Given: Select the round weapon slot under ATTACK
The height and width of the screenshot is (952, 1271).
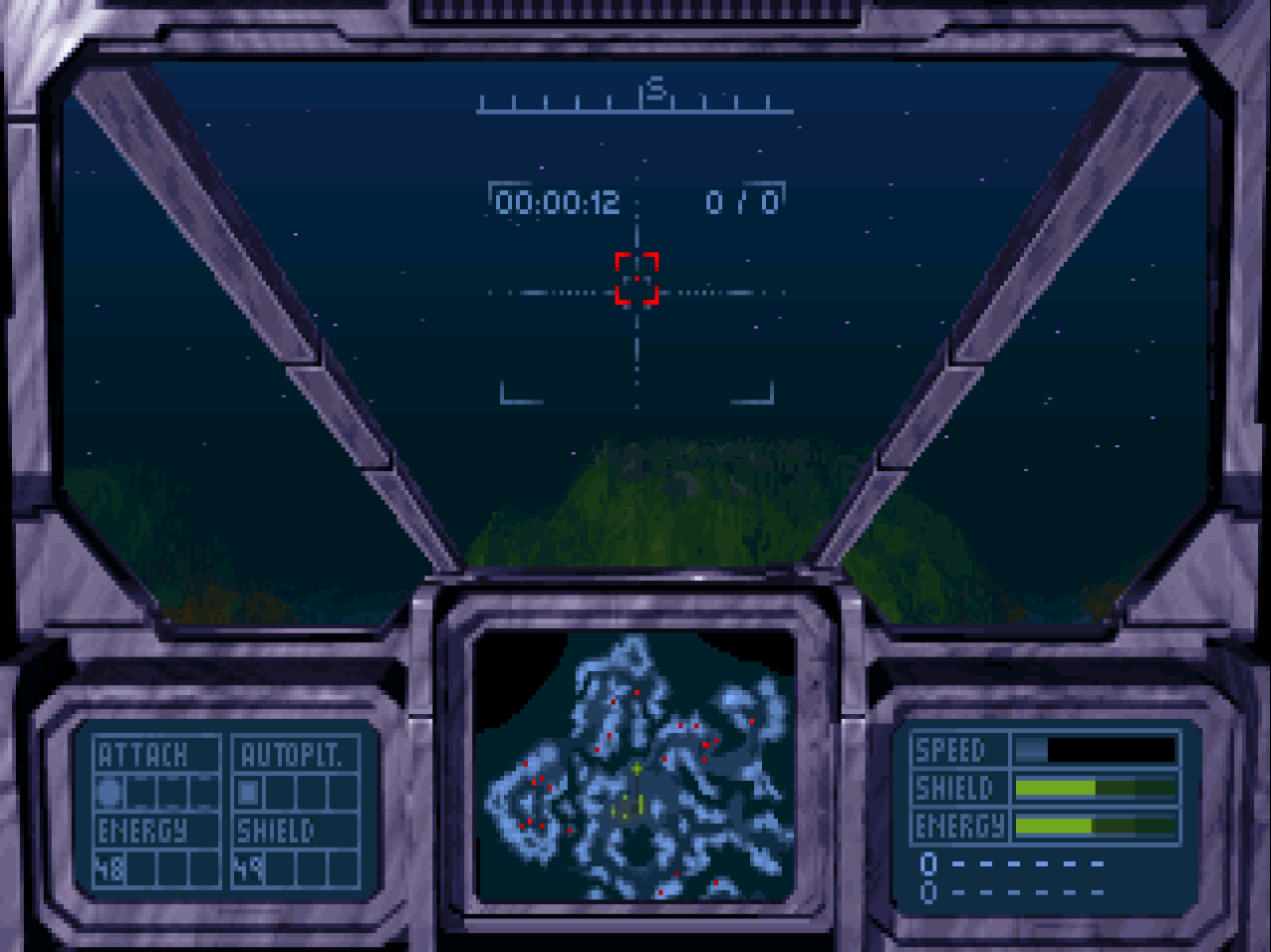Looking at the screenshot, I should (x=110, y=793).
